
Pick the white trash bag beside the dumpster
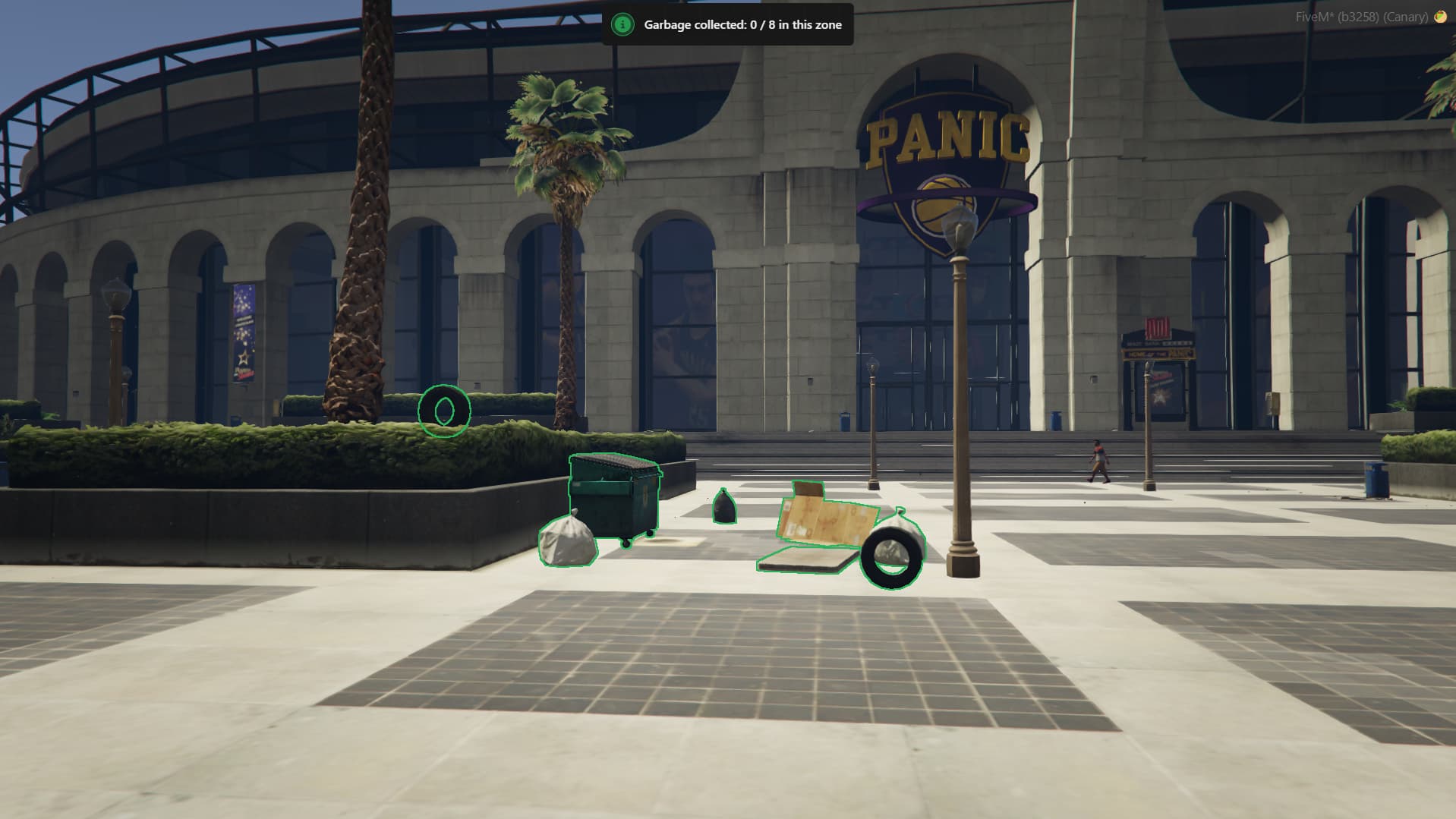point(566,540)
